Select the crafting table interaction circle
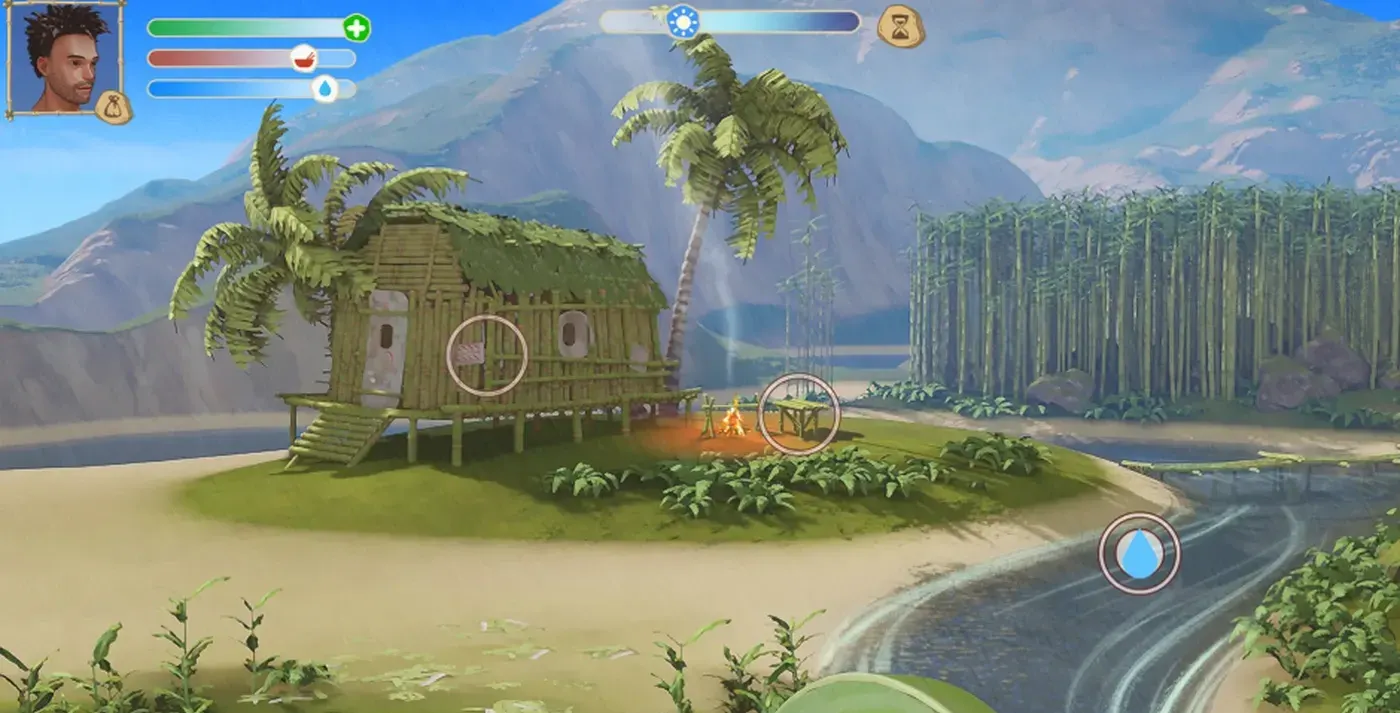 pyautogui.click(x=798, y=414)
